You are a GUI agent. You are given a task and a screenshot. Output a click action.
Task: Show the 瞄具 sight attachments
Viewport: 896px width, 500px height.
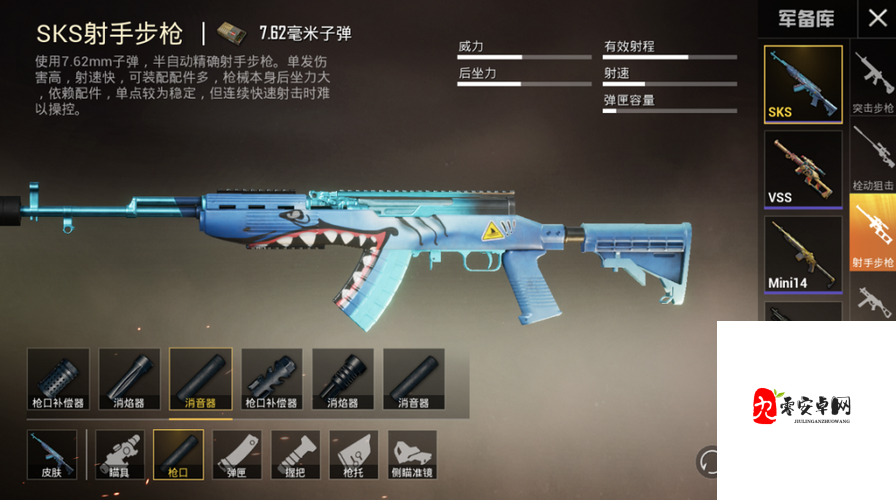tap(120, 455)
